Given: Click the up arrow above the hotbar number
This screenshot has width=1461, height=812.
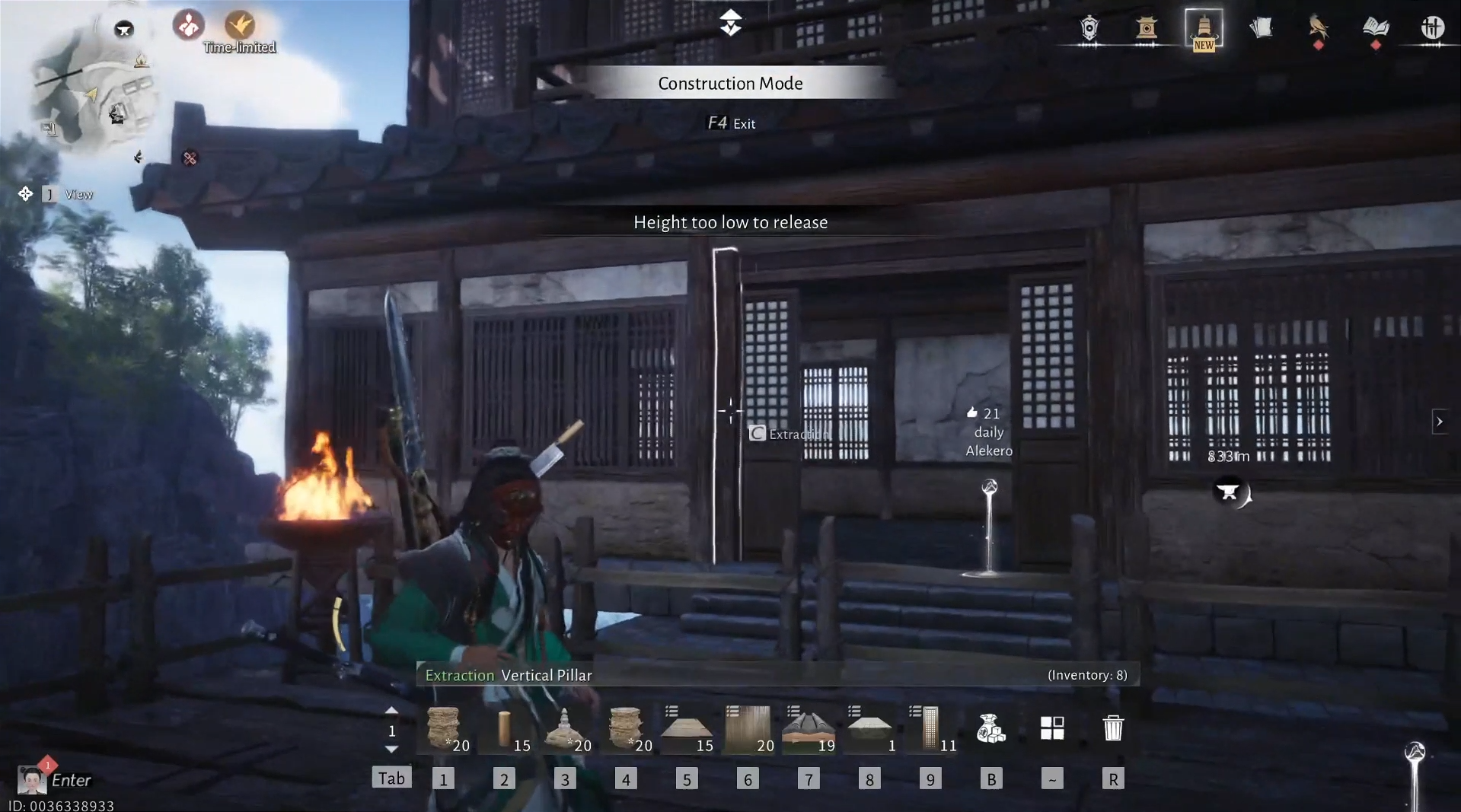Looking at the screenshot, I should (392, 709).
